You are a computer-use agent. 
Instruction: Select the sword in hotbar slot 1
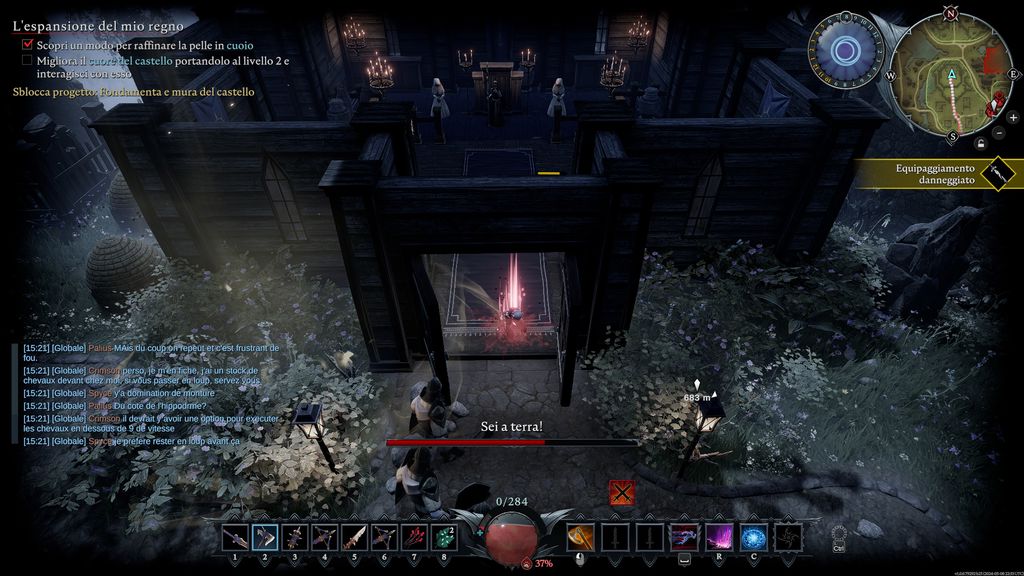click(x=235, y=537)
